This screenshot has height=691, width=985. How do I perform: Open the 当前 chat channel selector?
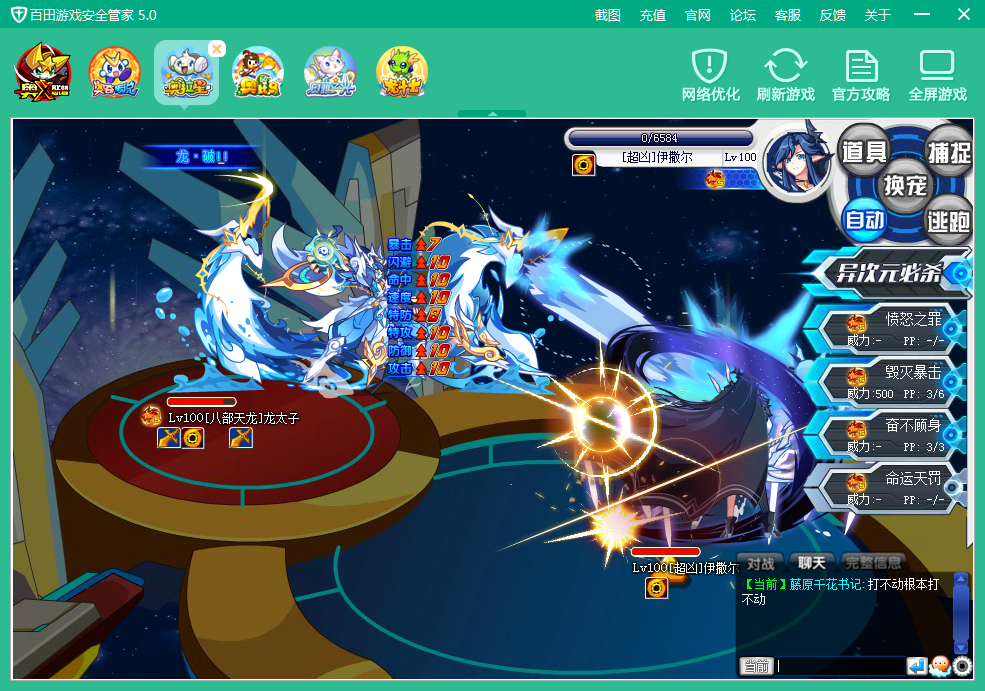click(756, 666)
